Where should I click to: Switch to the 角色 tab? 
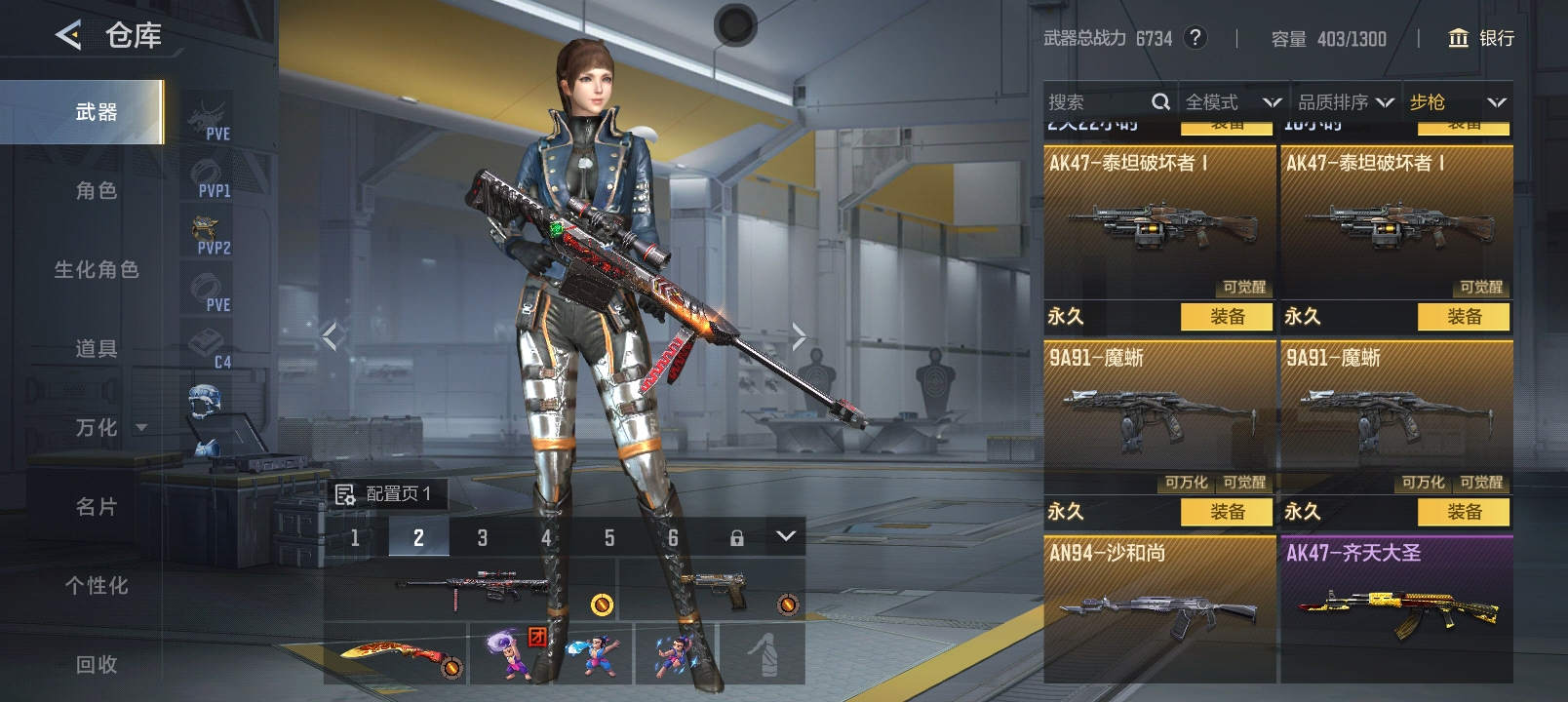coord(96,191)
